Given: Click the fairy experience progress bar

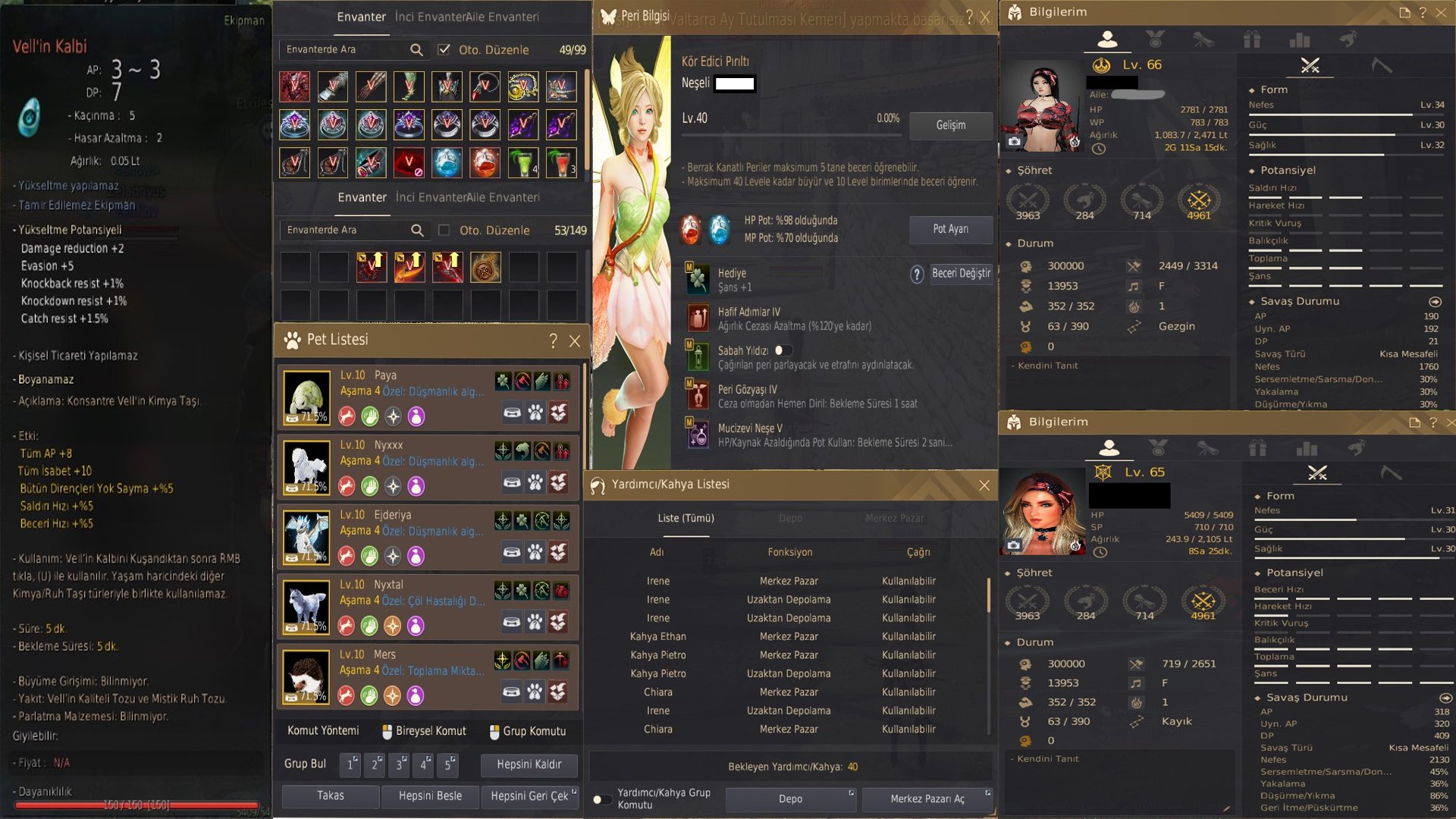Looking at the screenshot, I should coord(790,130).
